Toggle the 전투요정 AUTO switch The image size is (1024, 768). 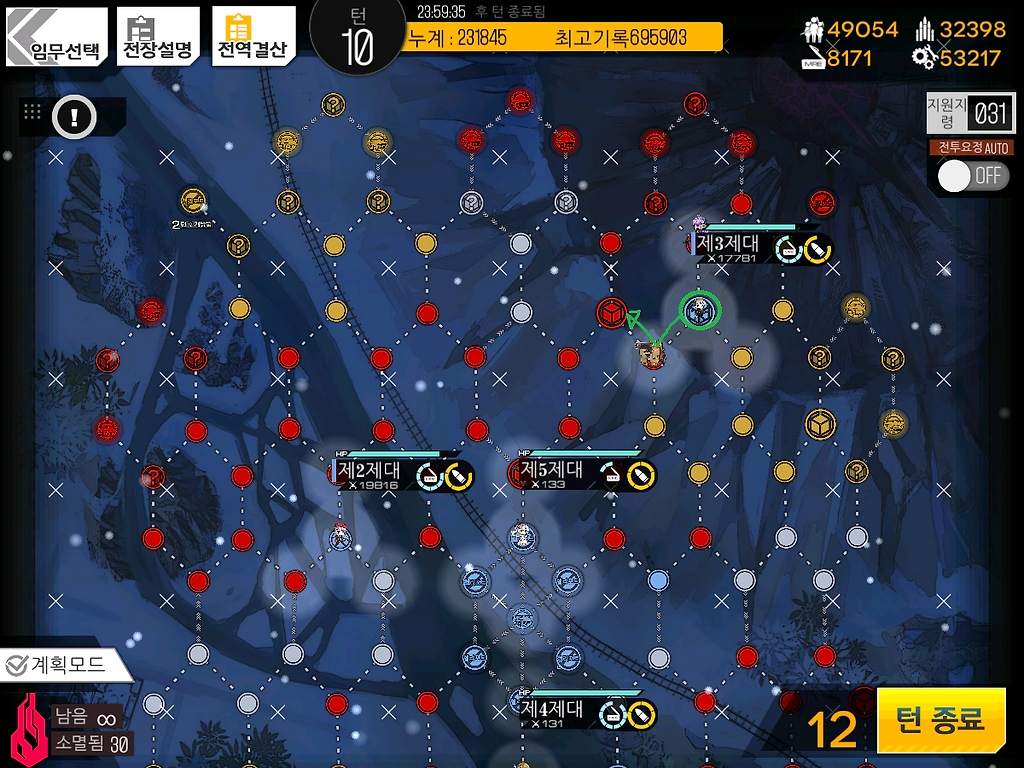click(x=973, y=176)
